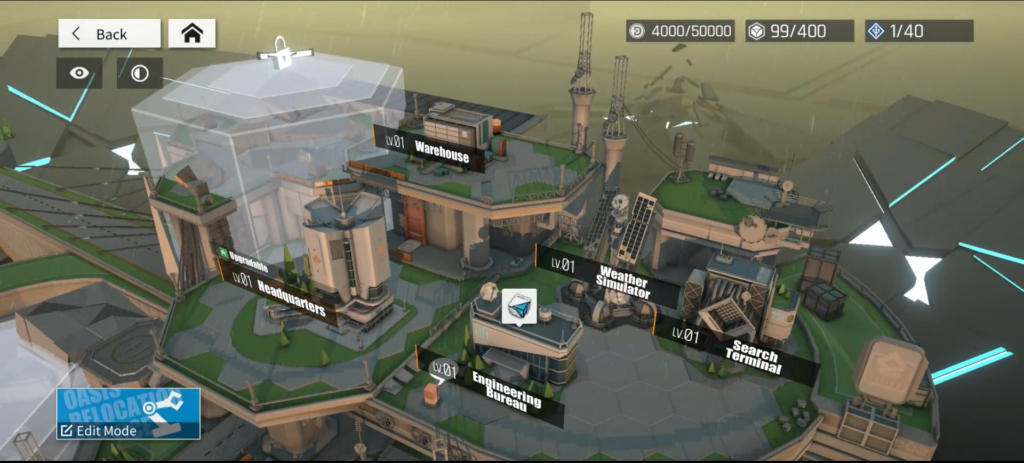This screenshot has height=463, width=1024.
Task: Toggle the eye visibility icon
Action: (79, 73)
